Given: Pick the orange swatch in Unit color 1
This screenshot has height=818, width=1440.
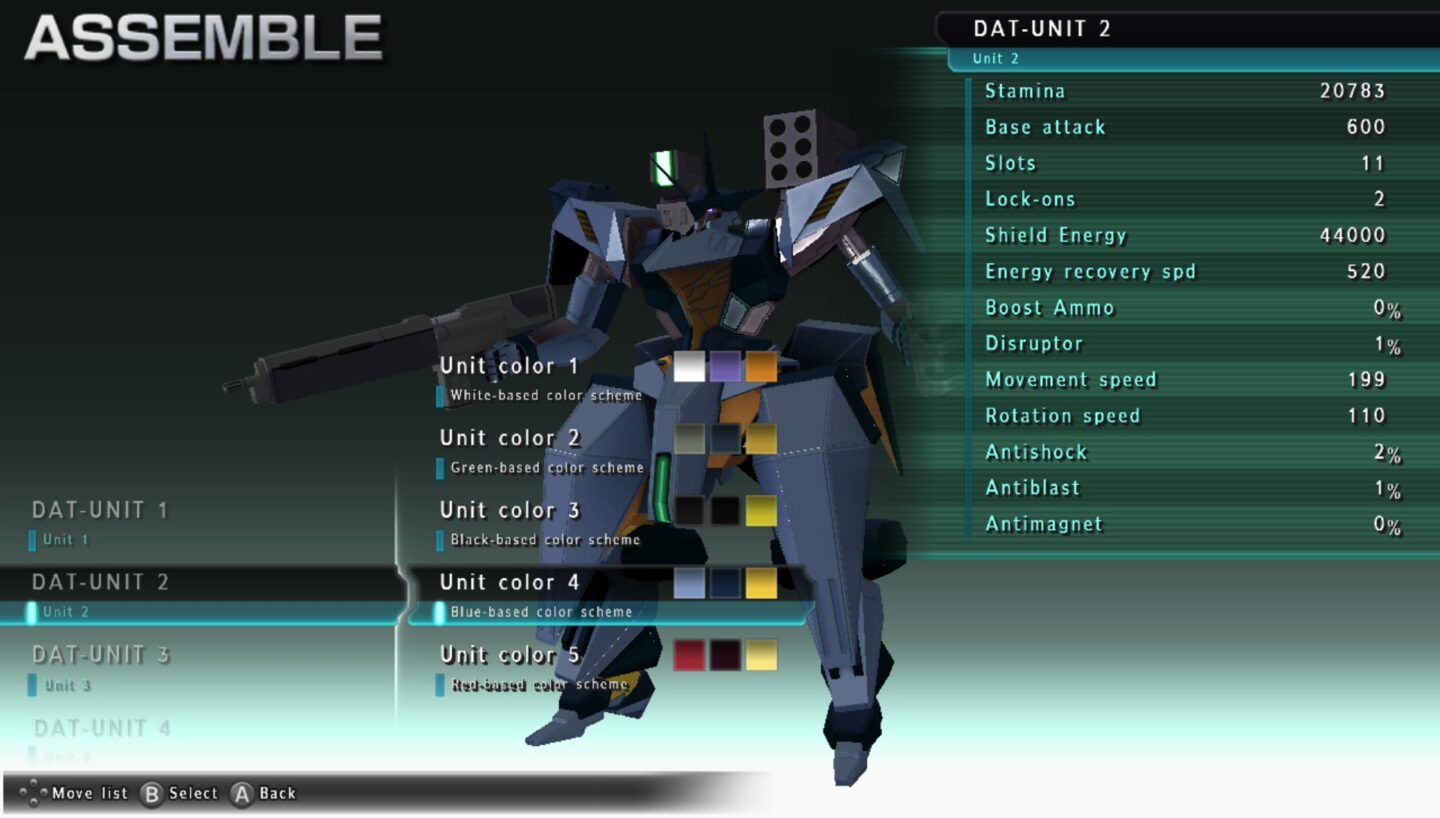Looking at the screenshot, I should click(x=761, y=366).
